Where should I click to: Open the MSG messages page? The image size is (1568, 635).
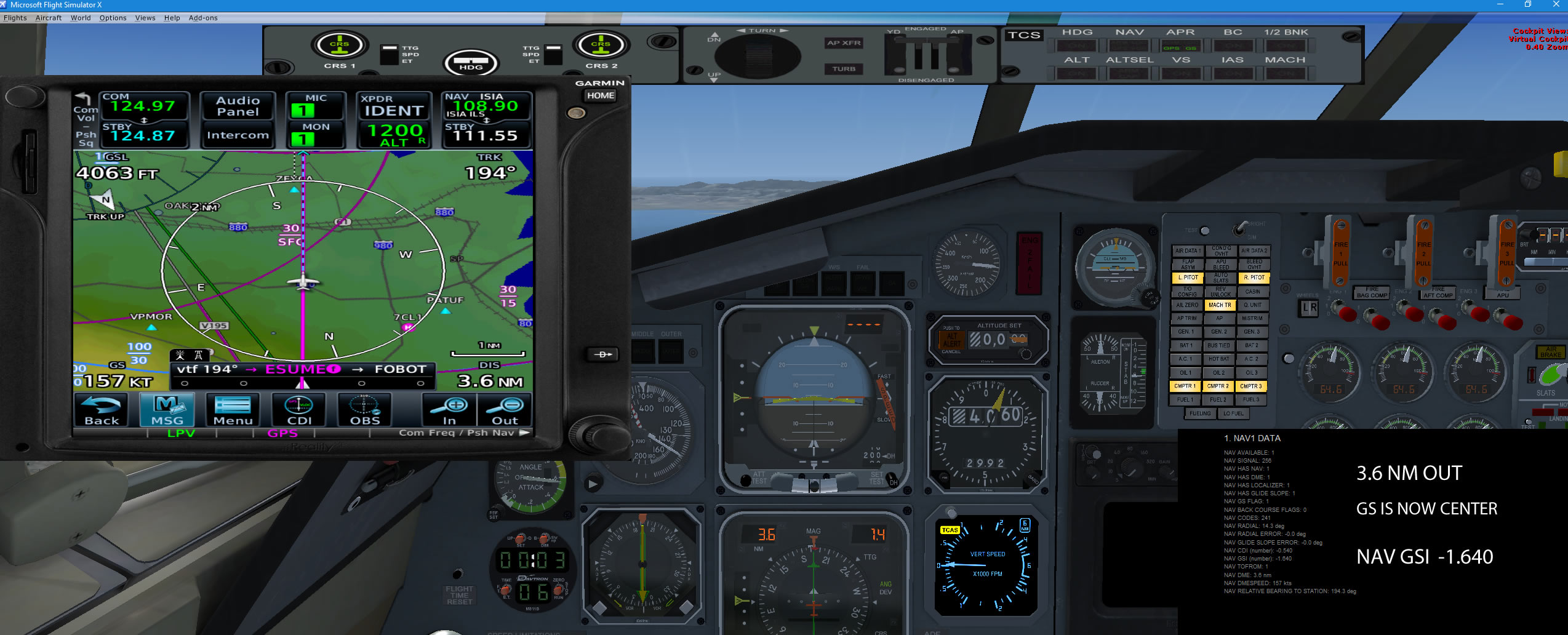pos(167,410)
